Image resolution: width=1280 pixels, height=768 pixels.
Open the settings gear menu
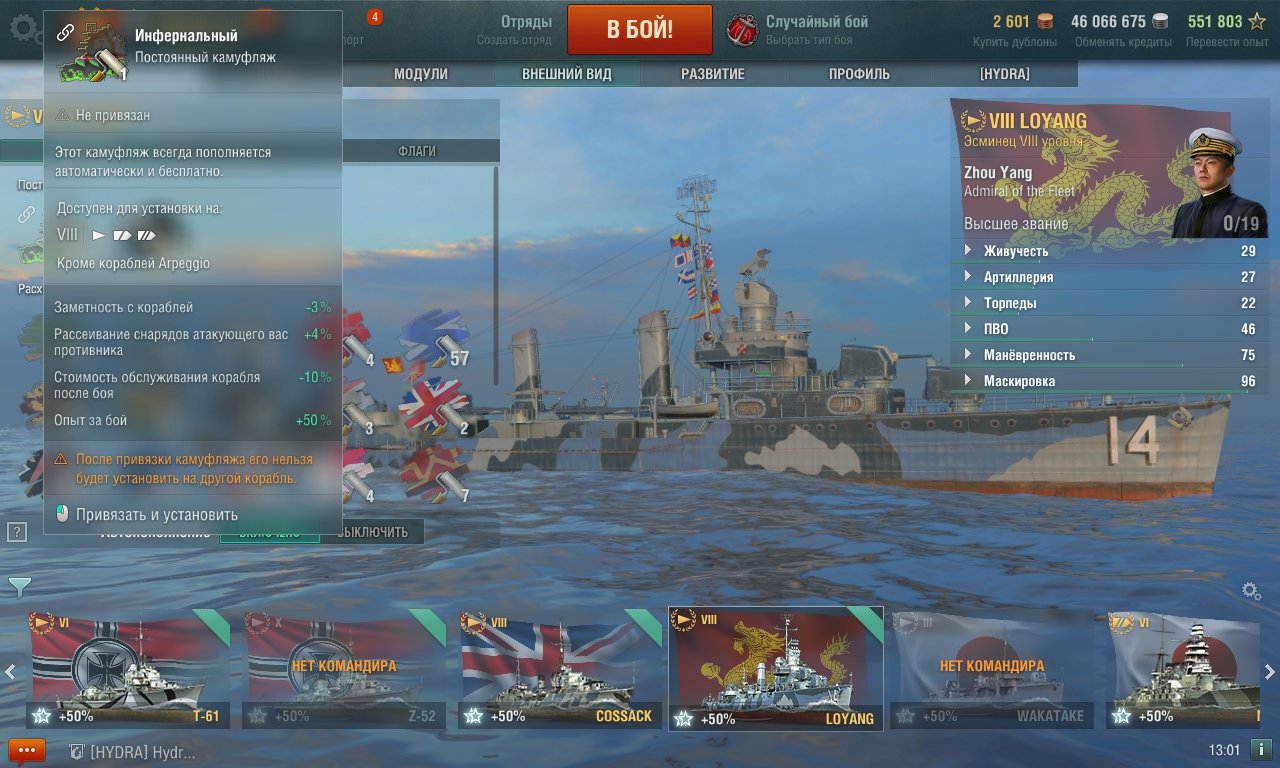[24, 28]
